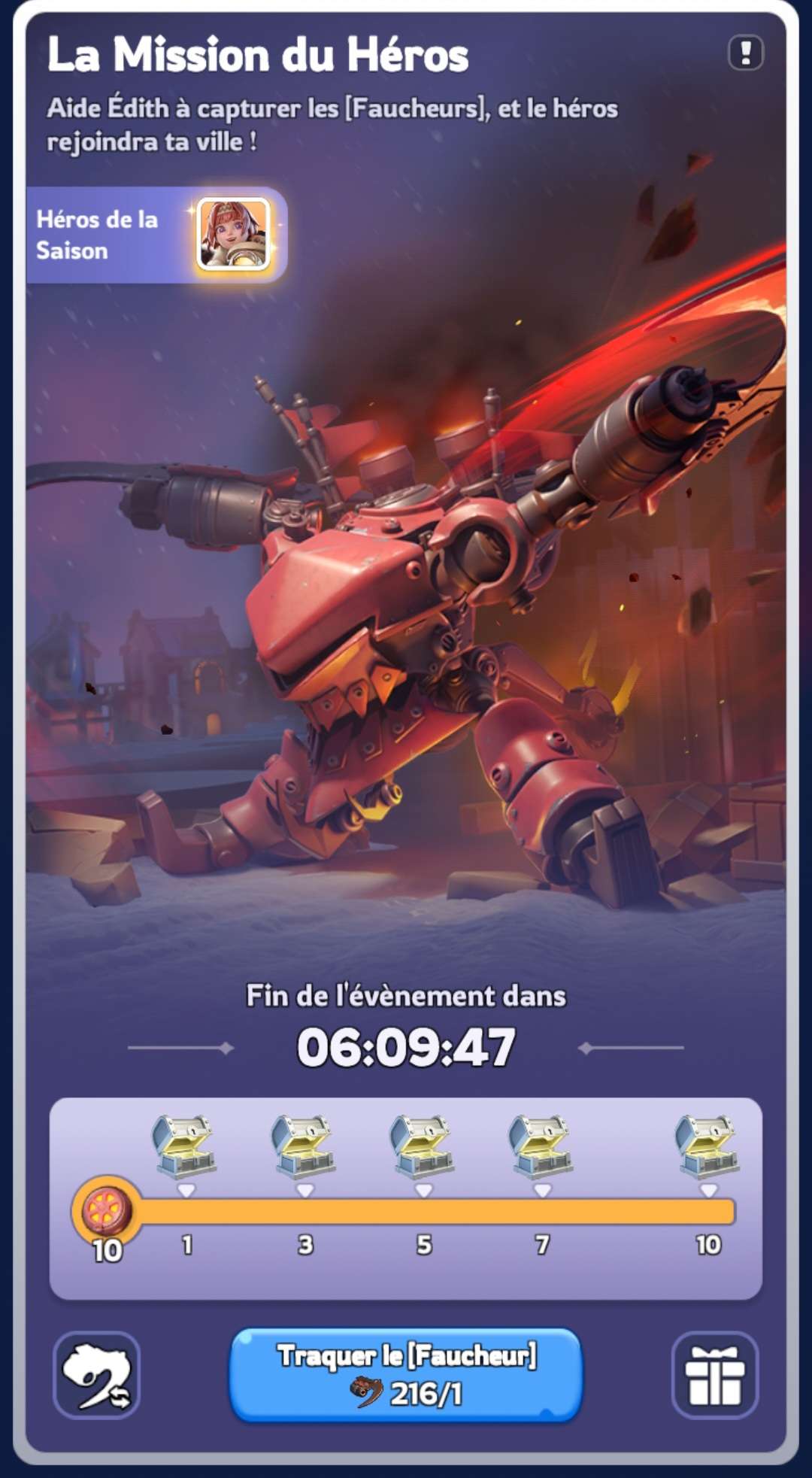Open the beast swap icon button
The height and width of the screenshot is (1478, 812).
pos(97,1374)
